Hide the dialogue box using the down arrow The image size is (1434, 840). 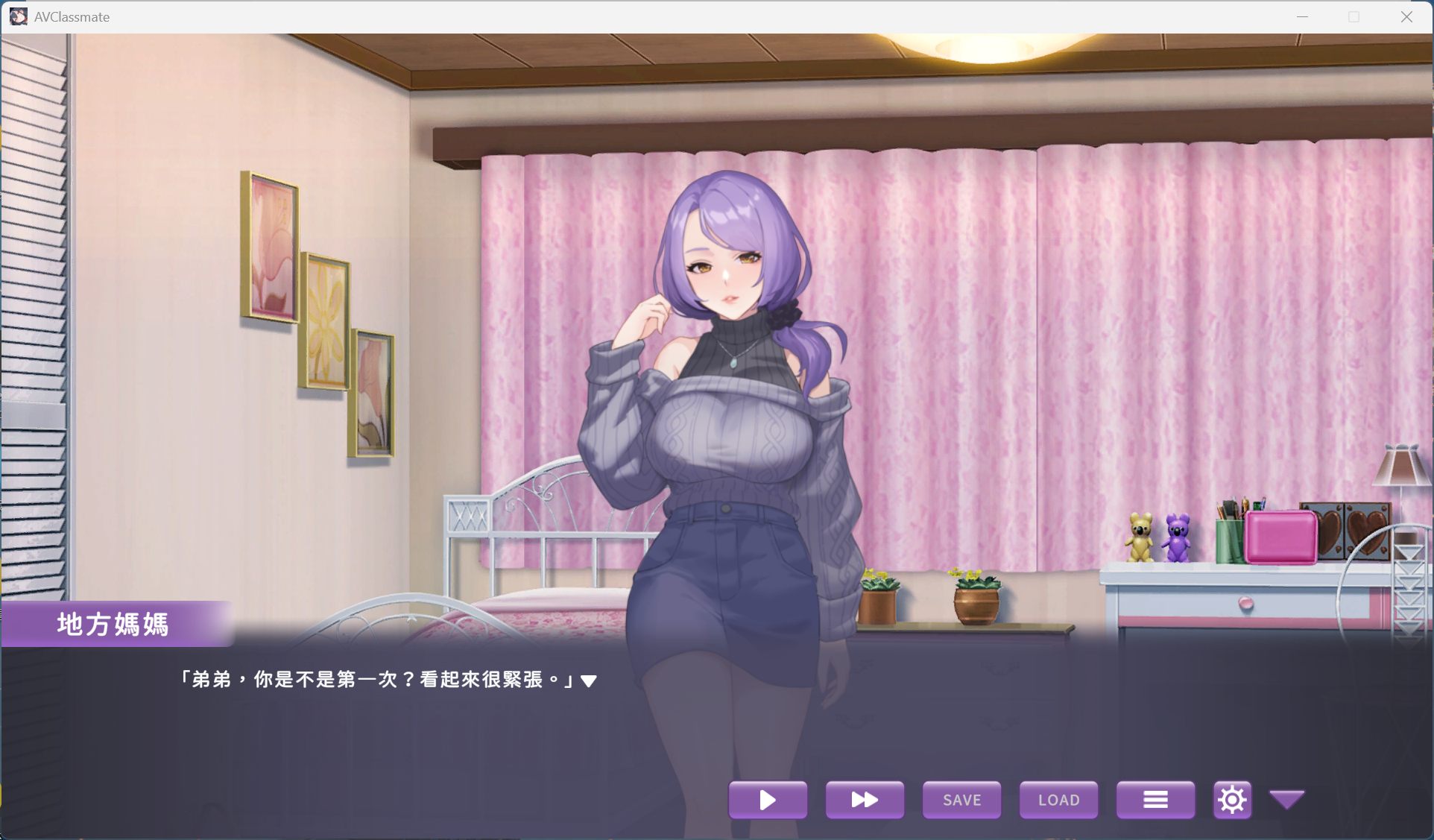pyautogui.click(x=1286, y=800)
